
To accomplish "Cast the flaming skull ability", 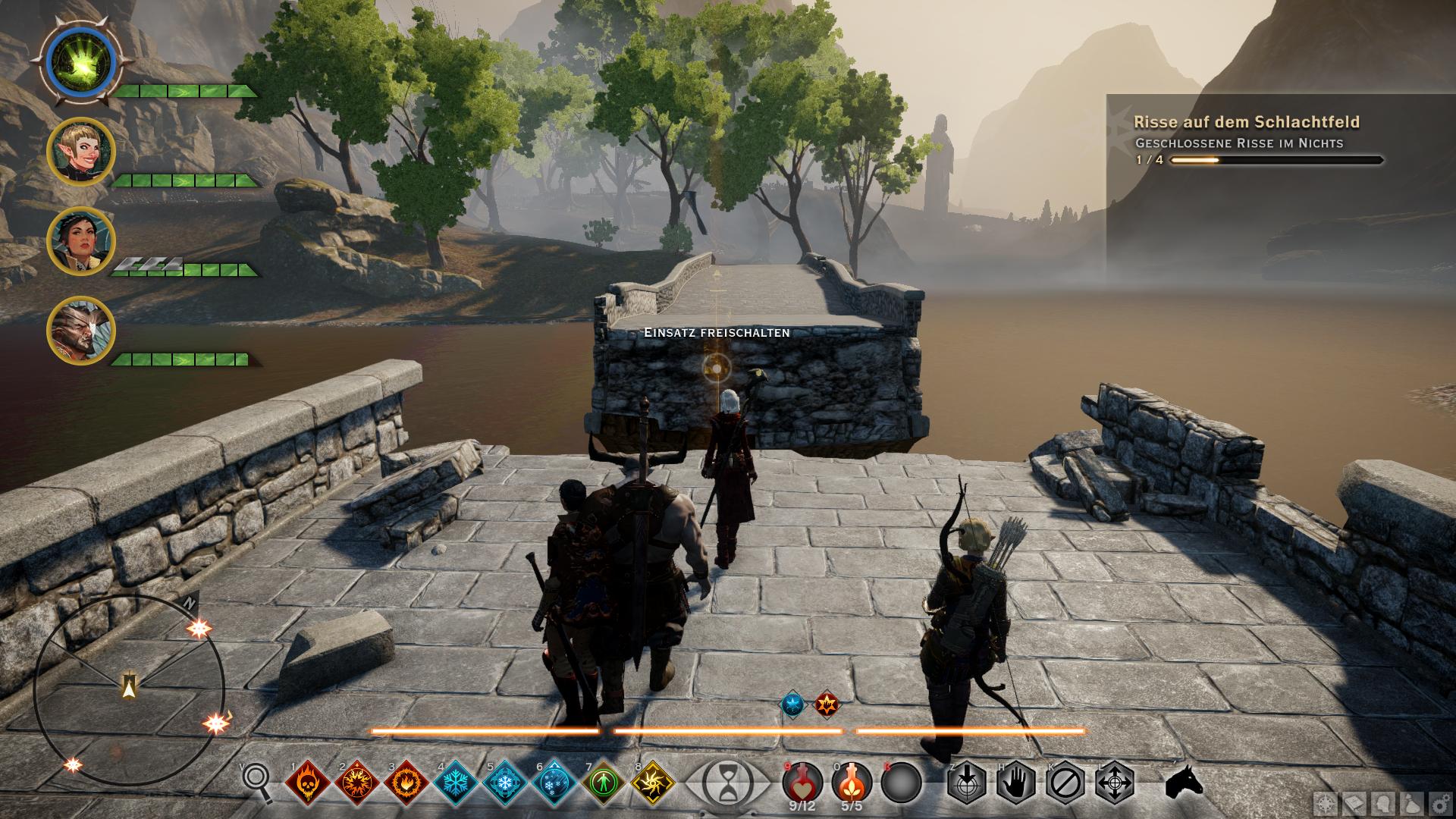I will tap(309, 782).
